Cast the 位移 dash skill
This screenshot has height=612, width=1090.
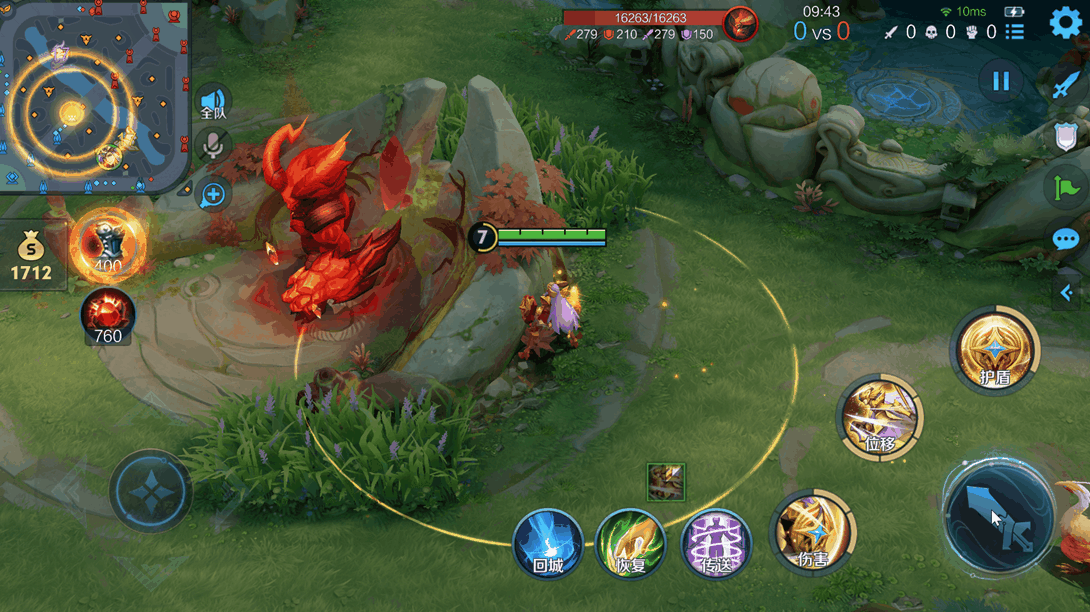880,419
